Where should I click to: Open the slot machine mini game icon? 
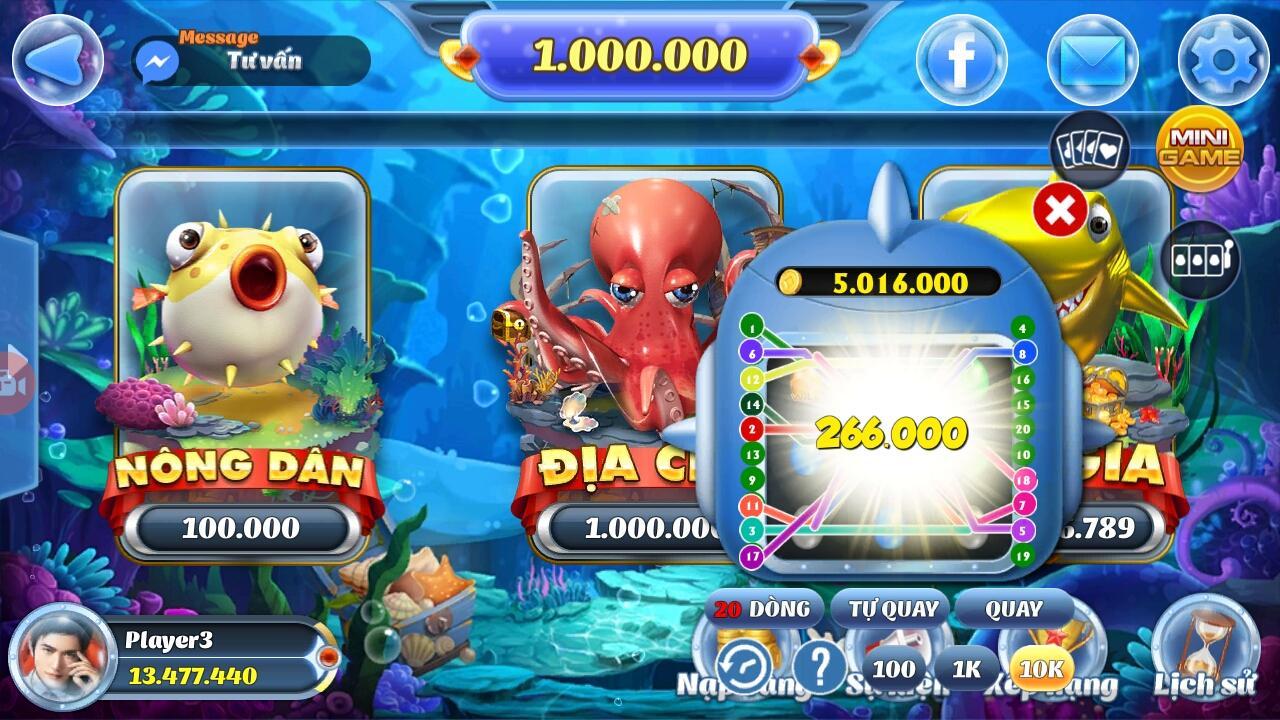[1199, 260]
